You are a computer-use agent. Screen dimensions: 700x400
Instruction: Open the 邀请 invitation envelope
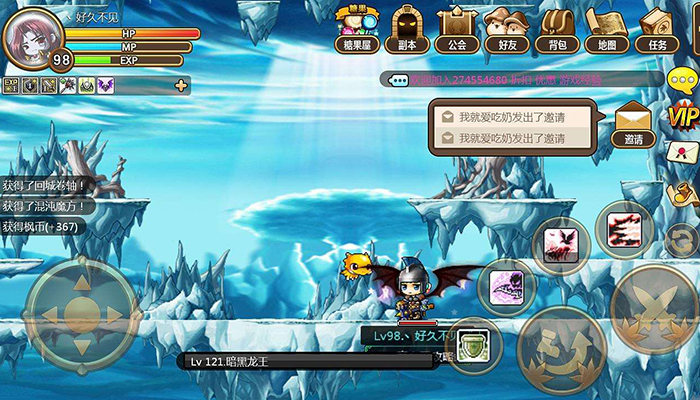633,123
